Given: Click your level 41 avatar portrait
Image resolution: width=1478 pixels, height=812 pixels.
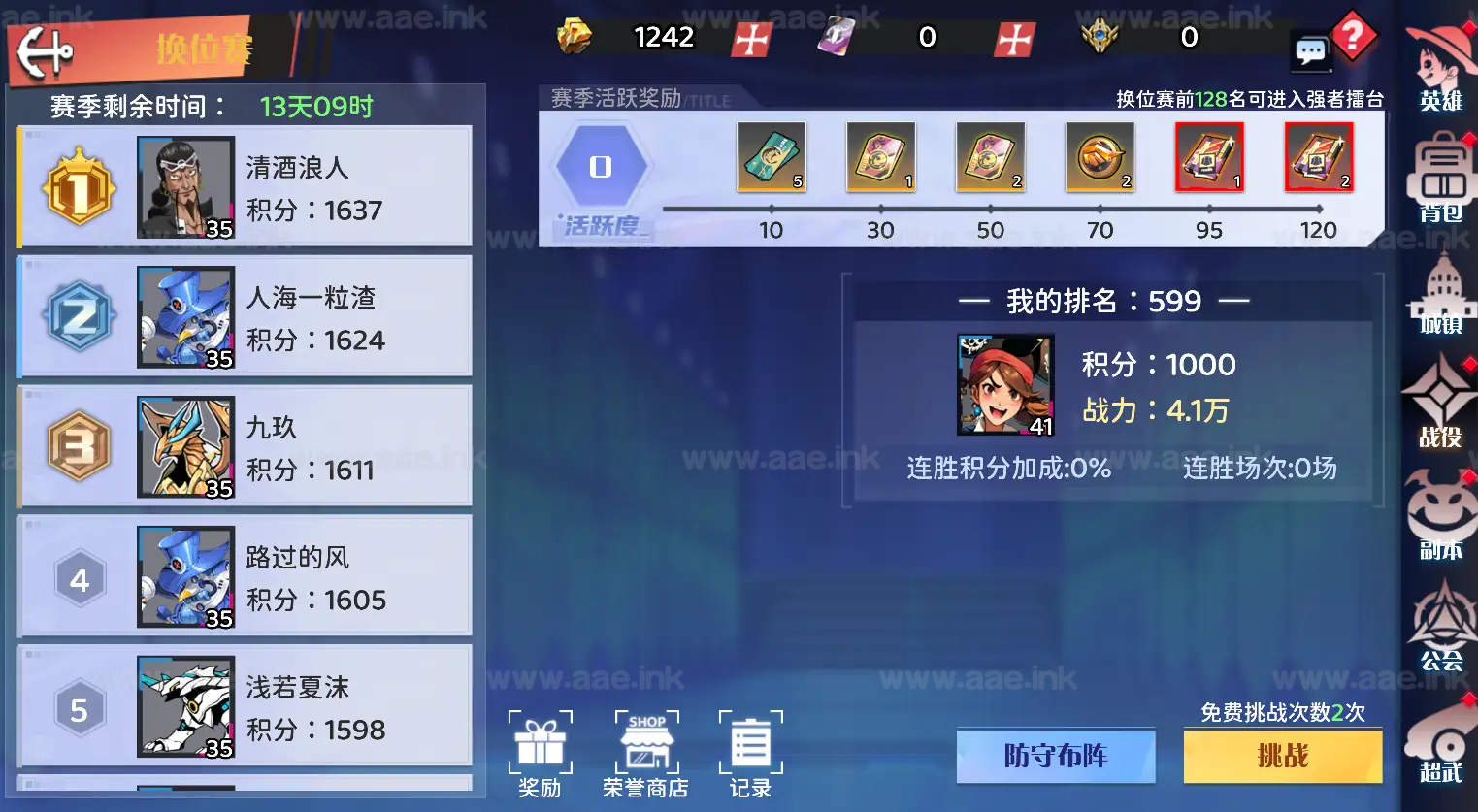Looking at the screenshot, I should (1005, 385).
